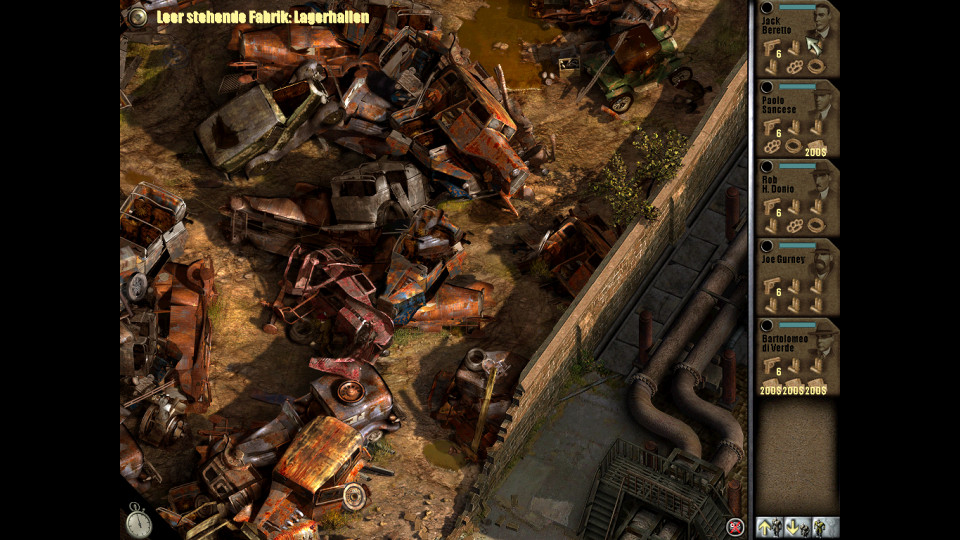This screenshot has height=540, width=960.
Task: Select Rob H. Donio's rope item
Action: tap(817, 226)
